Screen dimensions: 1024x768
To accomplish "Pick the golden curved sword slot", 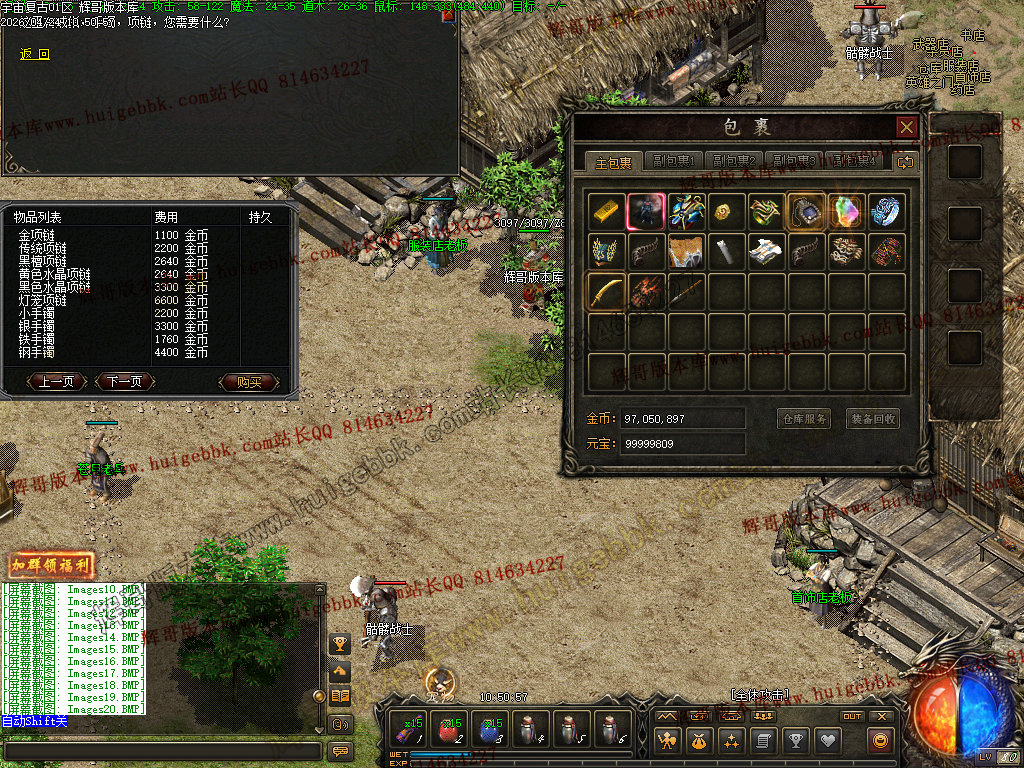I will click(x=607, y=291).
